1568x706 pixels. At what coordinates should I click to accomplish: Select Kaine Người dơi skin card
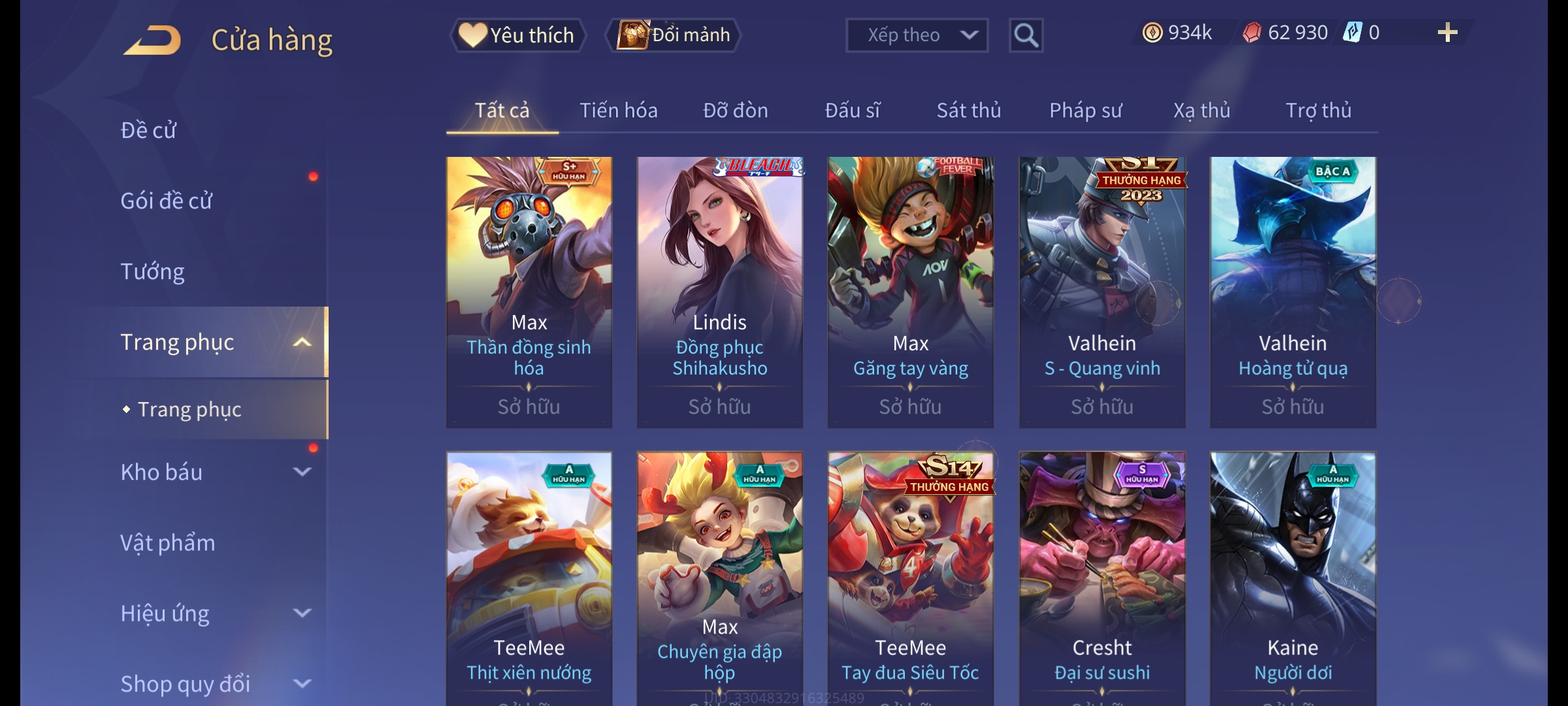click(1292, 575)
